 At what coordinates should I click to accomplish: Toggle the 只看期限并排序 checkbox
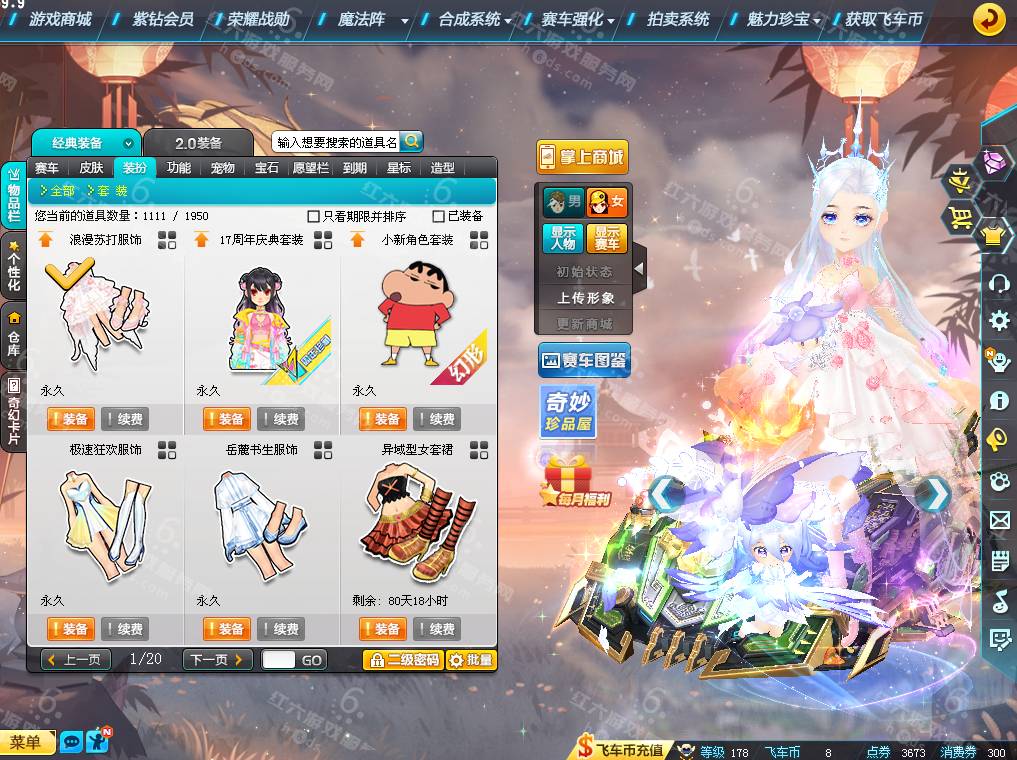pos(314,216)
